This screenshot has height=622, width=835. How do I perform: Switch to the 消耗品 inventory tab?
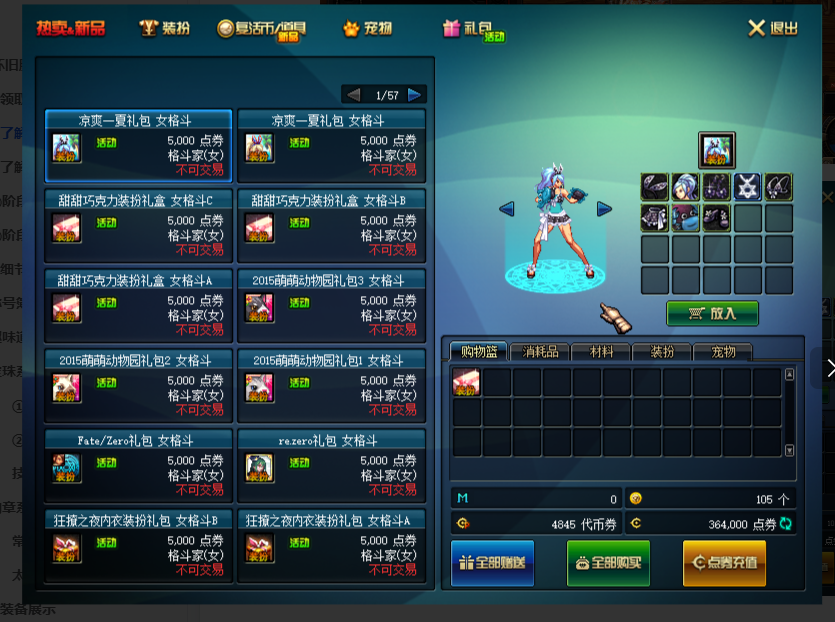click(540, 352)
